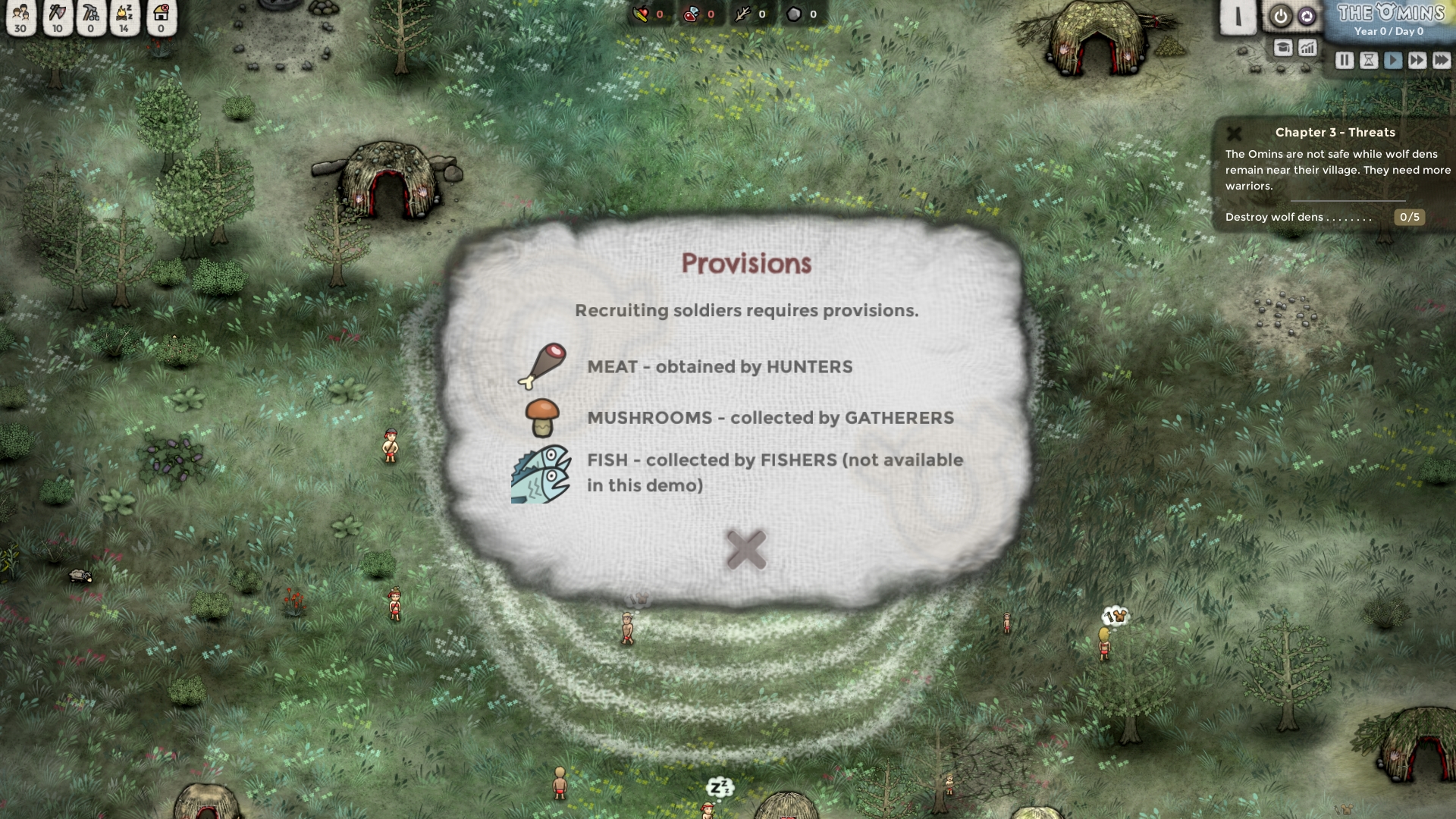Screen dimensions: 1456x819
Task: Open the hammer and stones builders tab
Action: [x=91, y=17]
